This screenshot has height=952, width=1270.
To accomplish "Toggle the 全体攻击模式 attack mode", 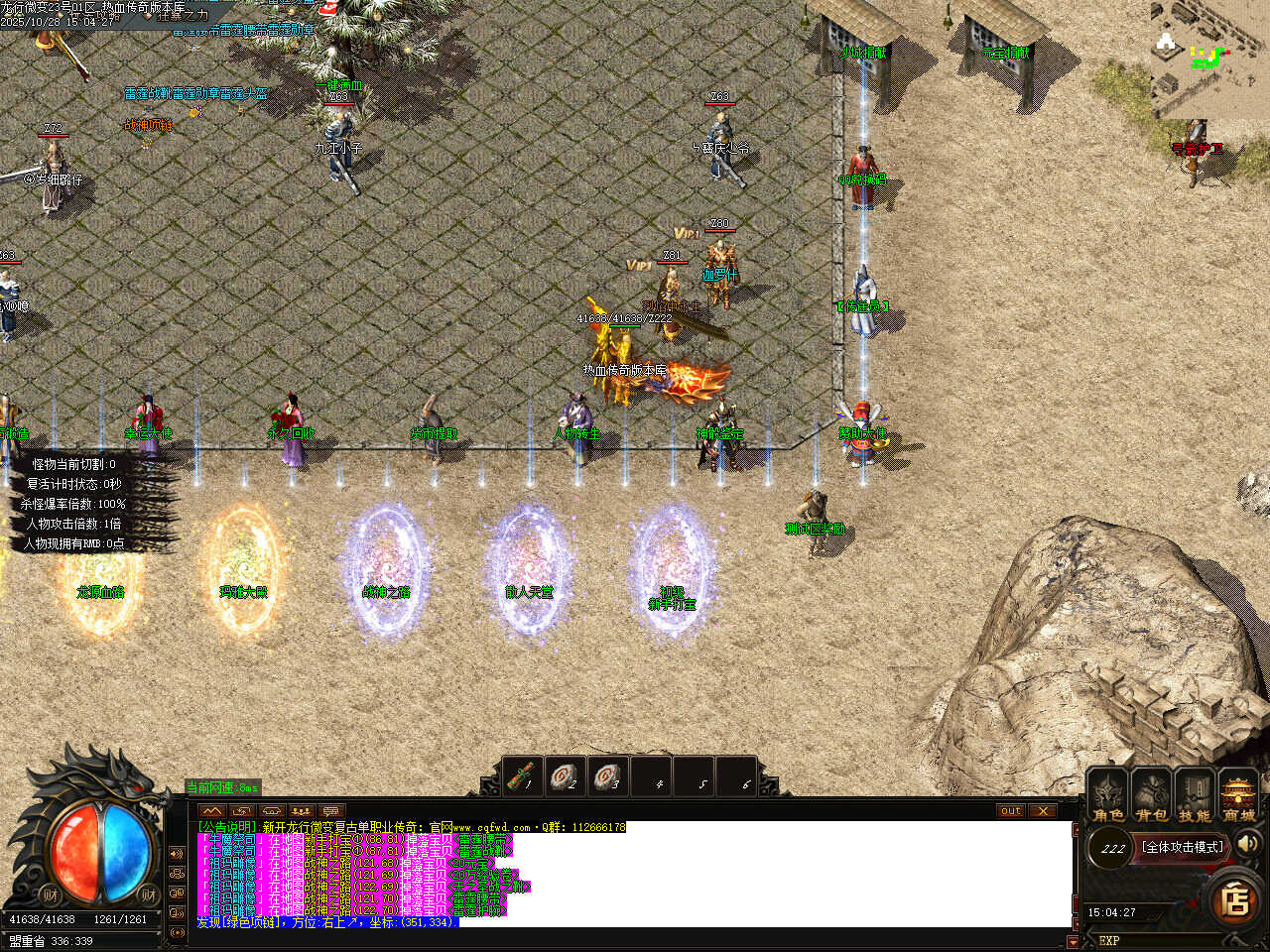I will click(x=1182, y=847).
